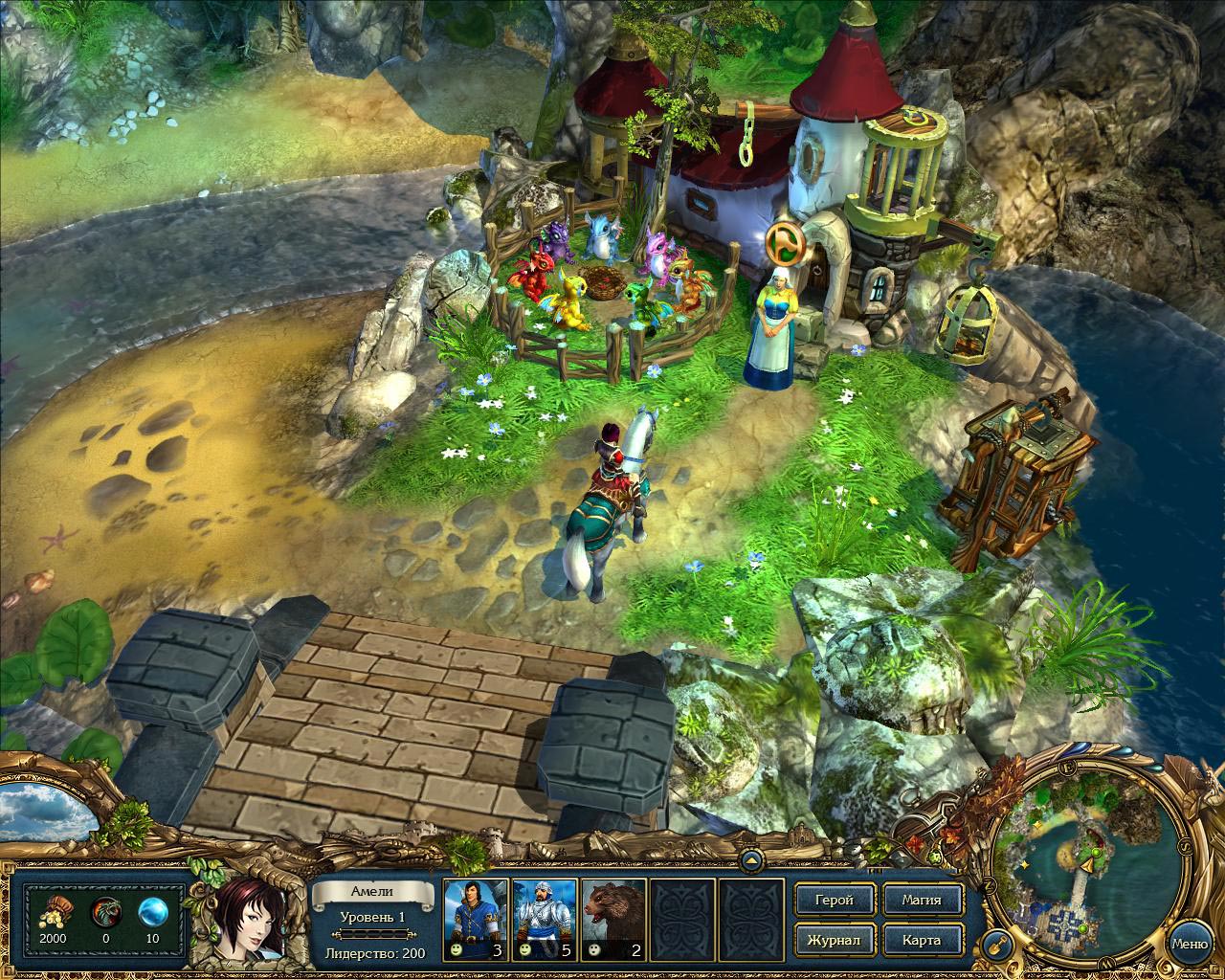This screenshot has height=980, width=1225.
Task: Click the sky weather window
Action: 46,810
